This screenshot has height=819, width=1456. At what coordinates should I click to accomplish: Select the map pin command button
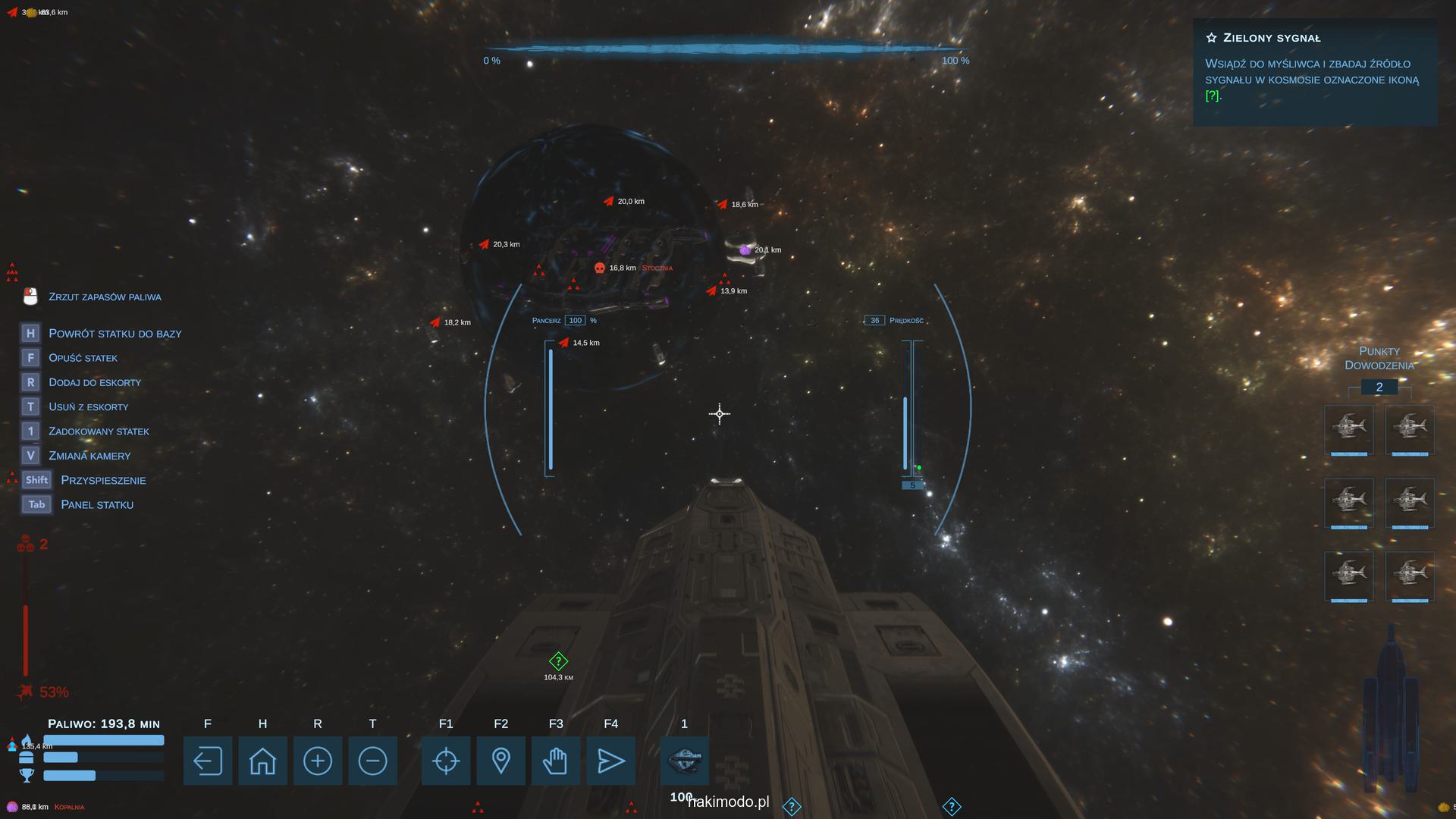[500, 761]
